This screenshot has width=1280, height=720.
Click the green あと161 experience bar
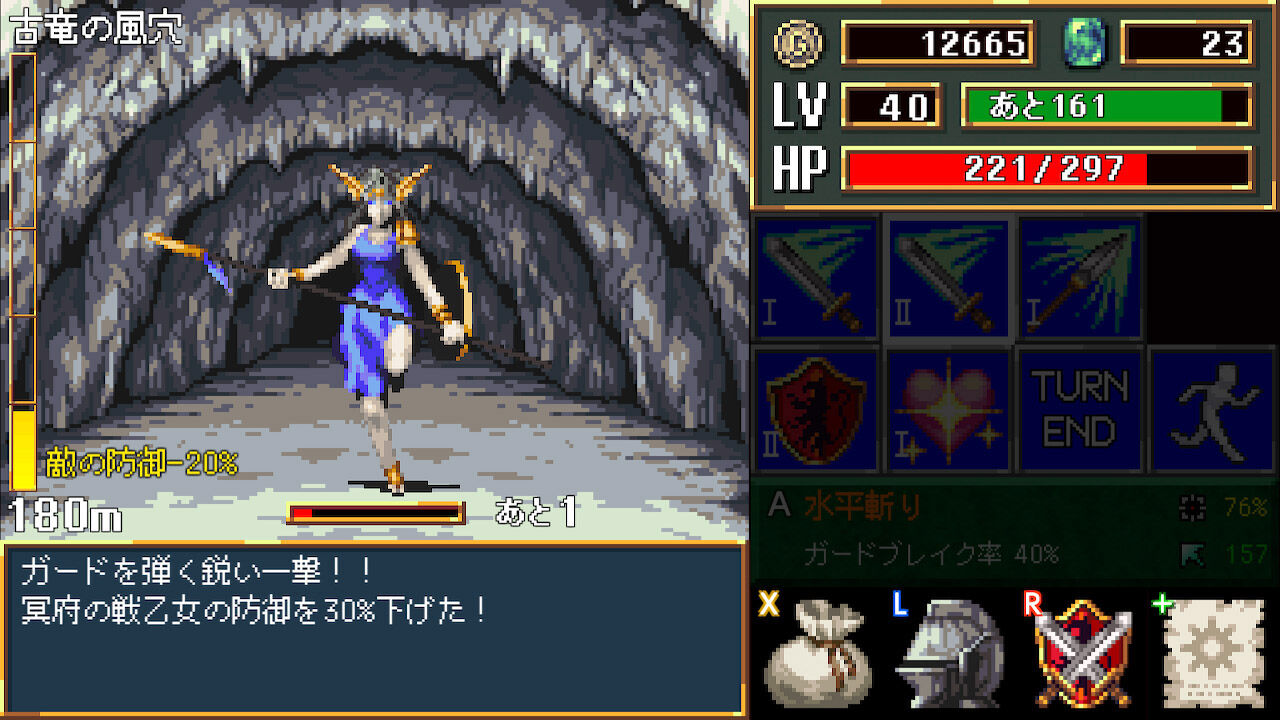coord(1105,108)
